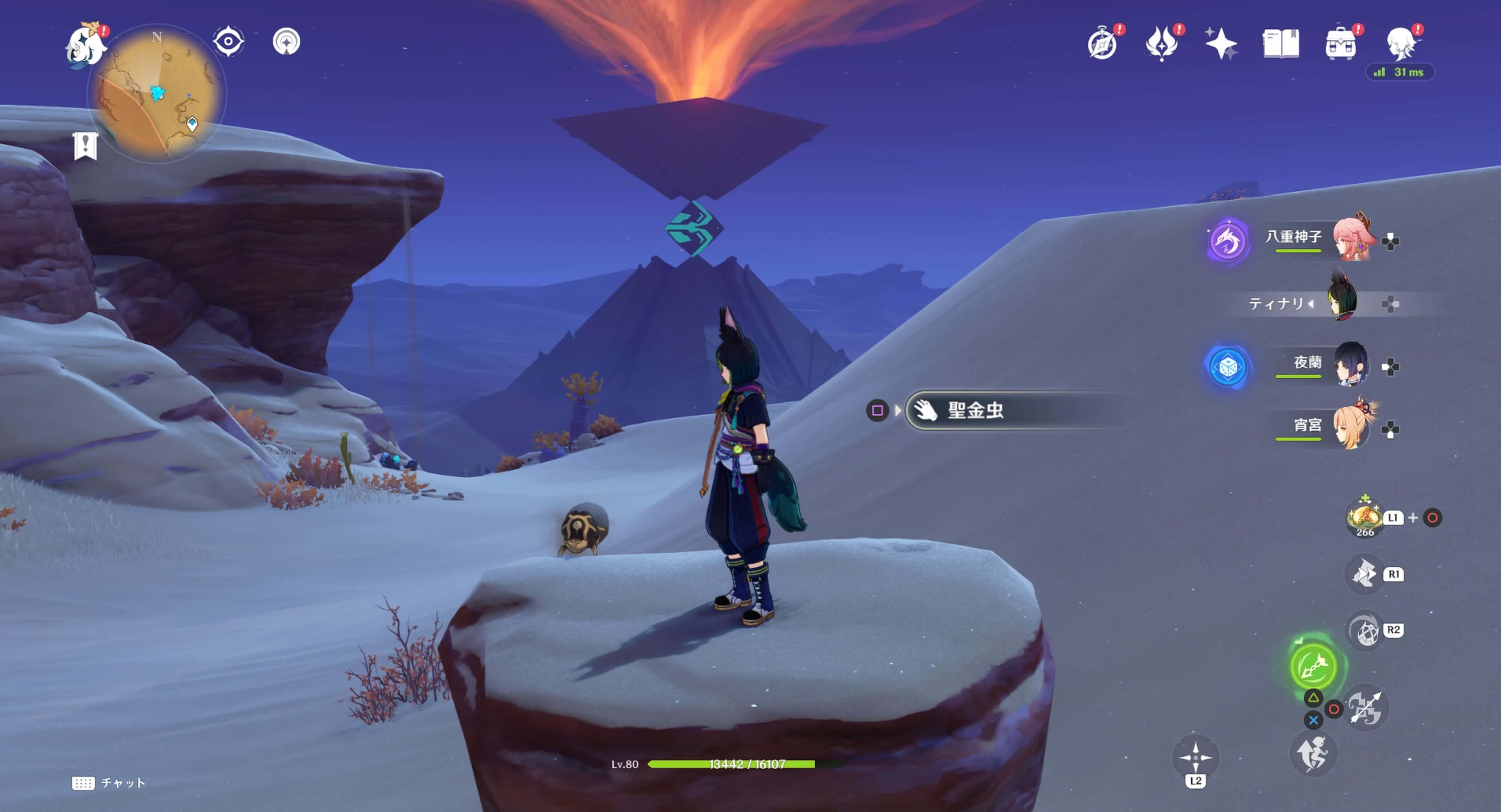Open the Paimon menu icon

pyautogui.click(x=86, y=46)
